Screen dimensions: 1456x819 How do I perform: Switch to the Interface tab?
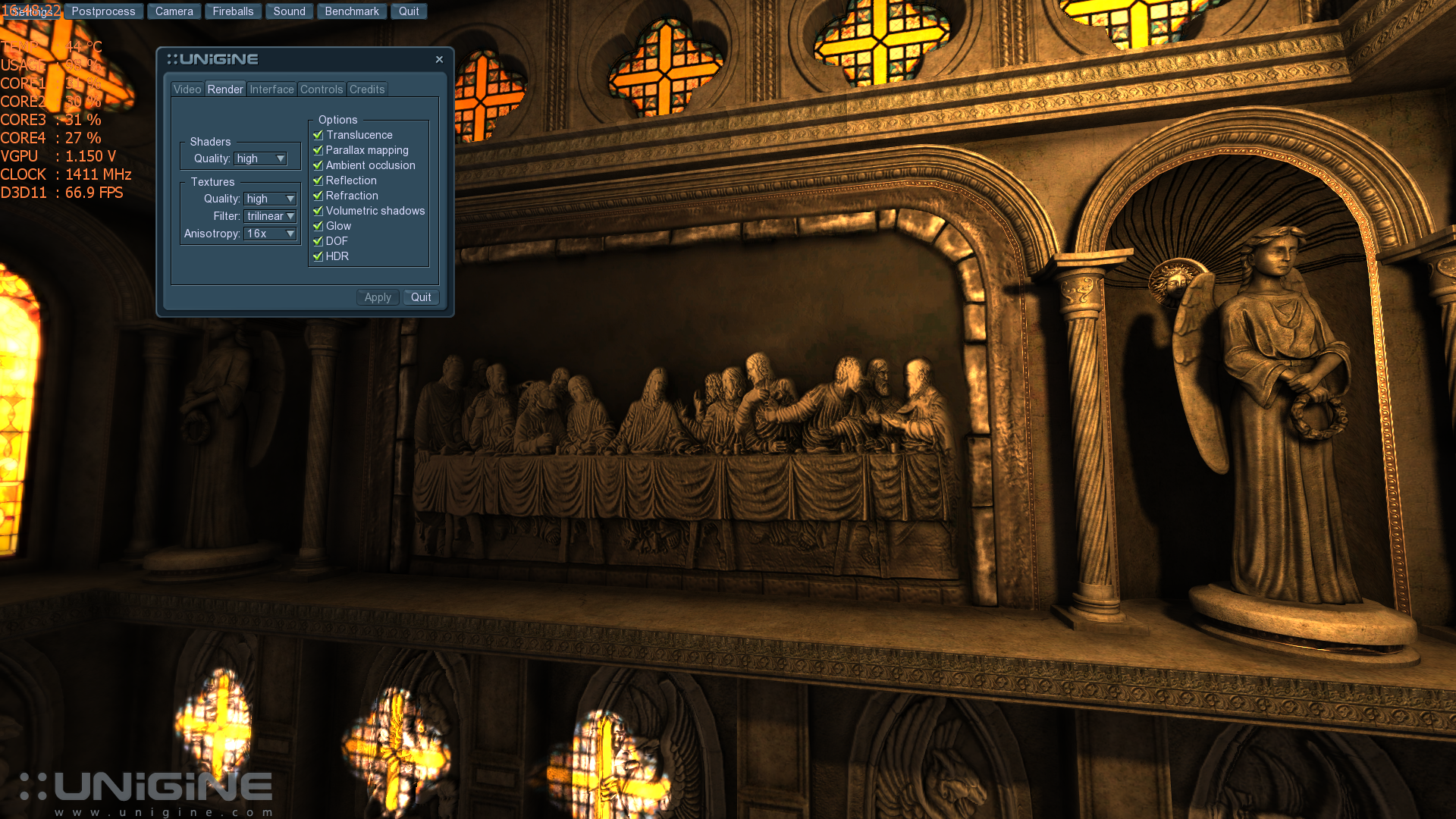tap(271, 89)
